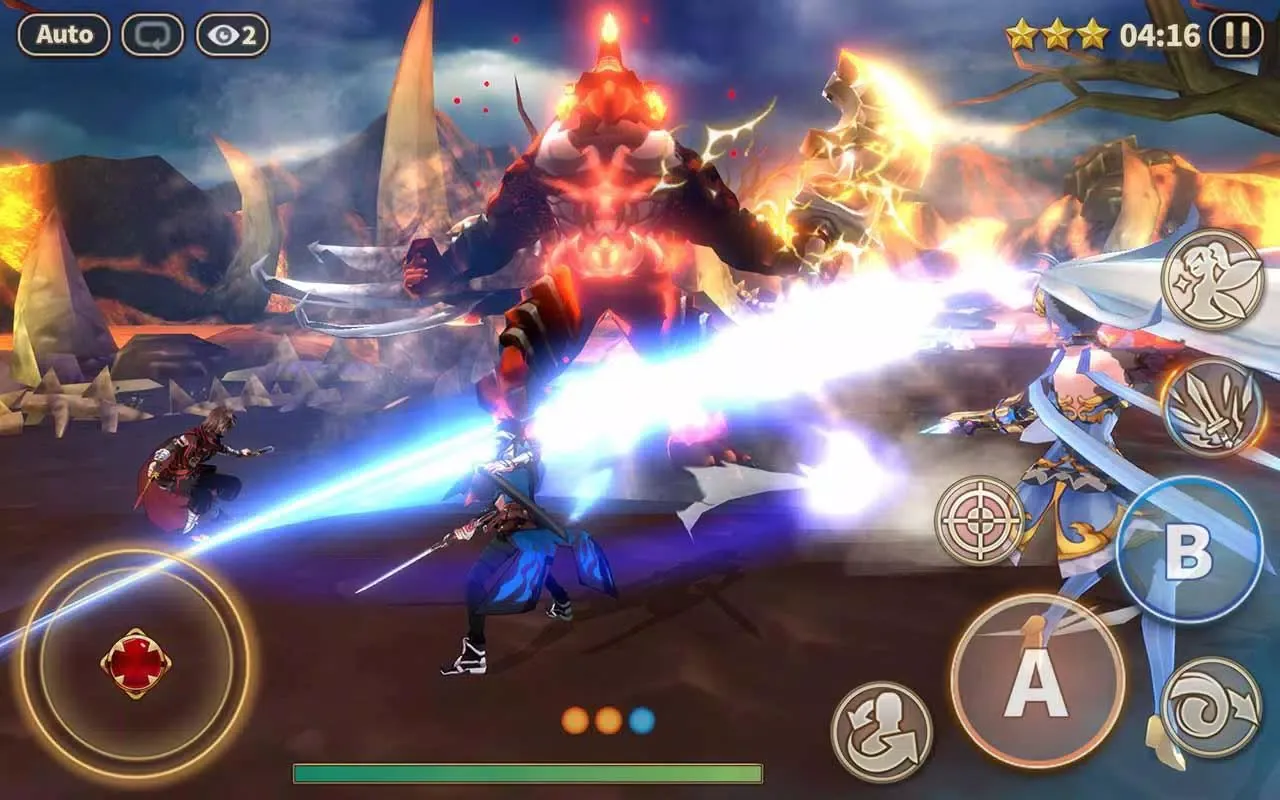Pause the game

(1236, 36)
